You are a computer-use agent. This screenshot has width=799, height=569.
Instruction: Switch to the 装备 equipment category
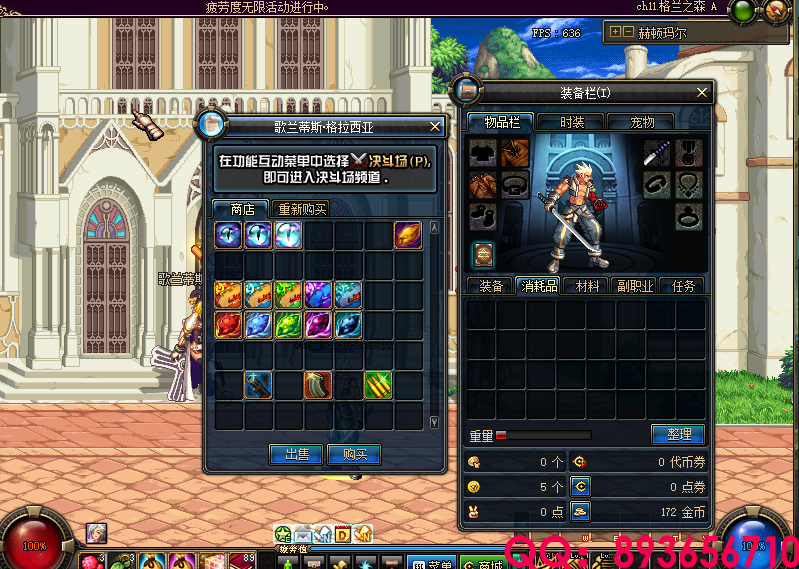click(x=491, y=286)
